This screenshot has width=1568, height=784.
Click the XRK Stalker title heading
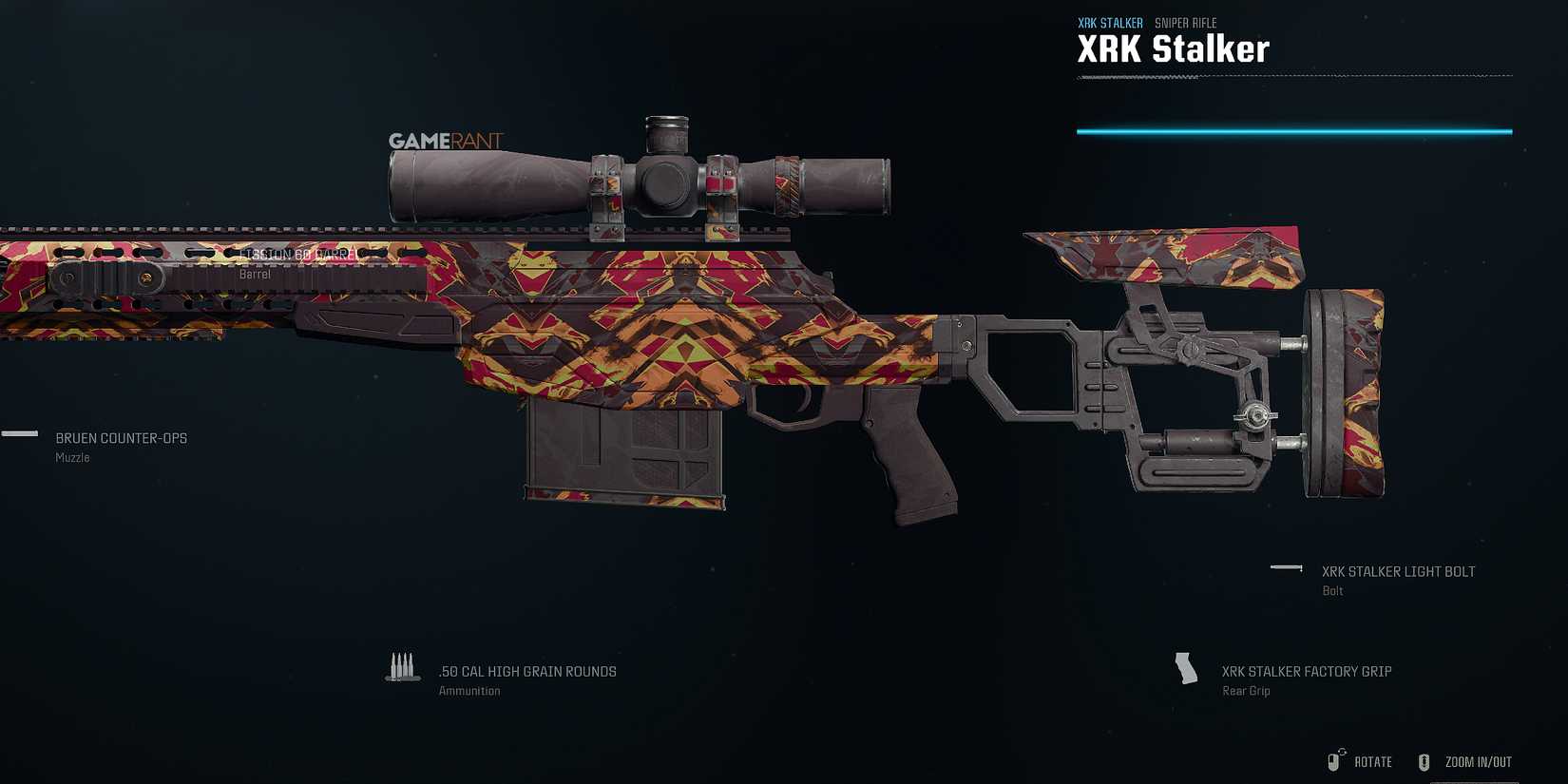1173,48
